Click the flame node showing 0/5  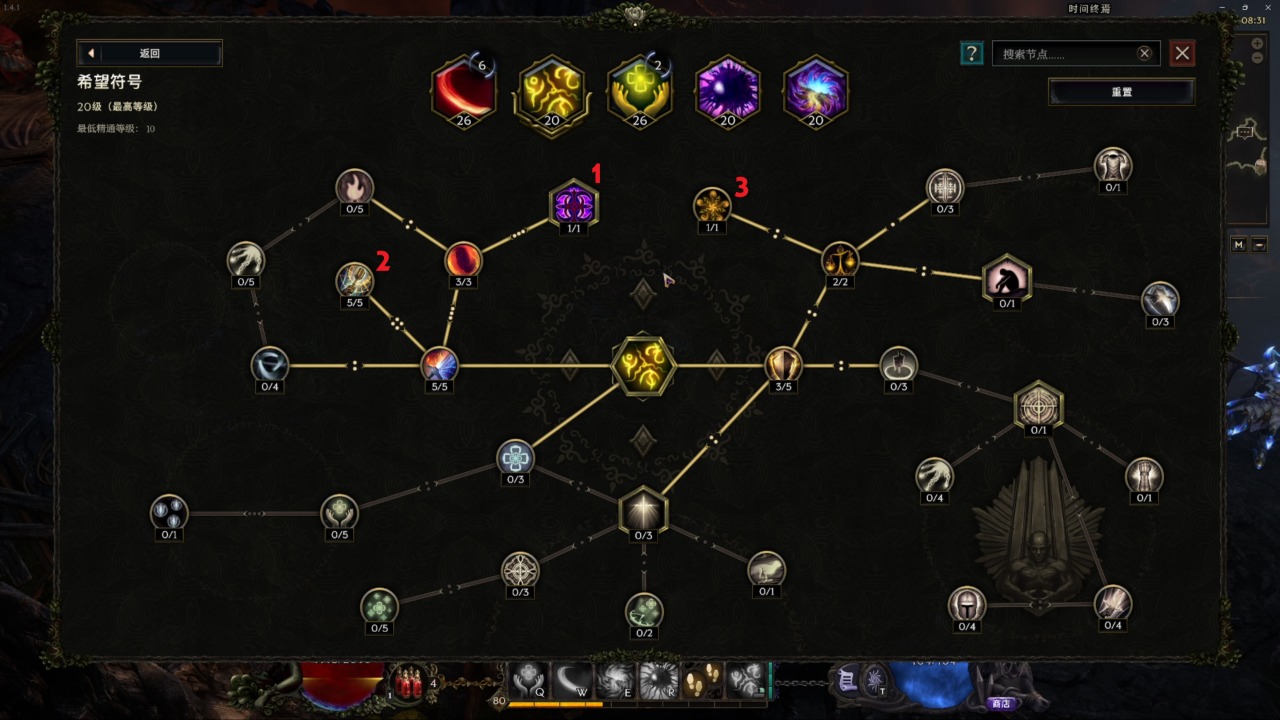click(x=354, y=187)
